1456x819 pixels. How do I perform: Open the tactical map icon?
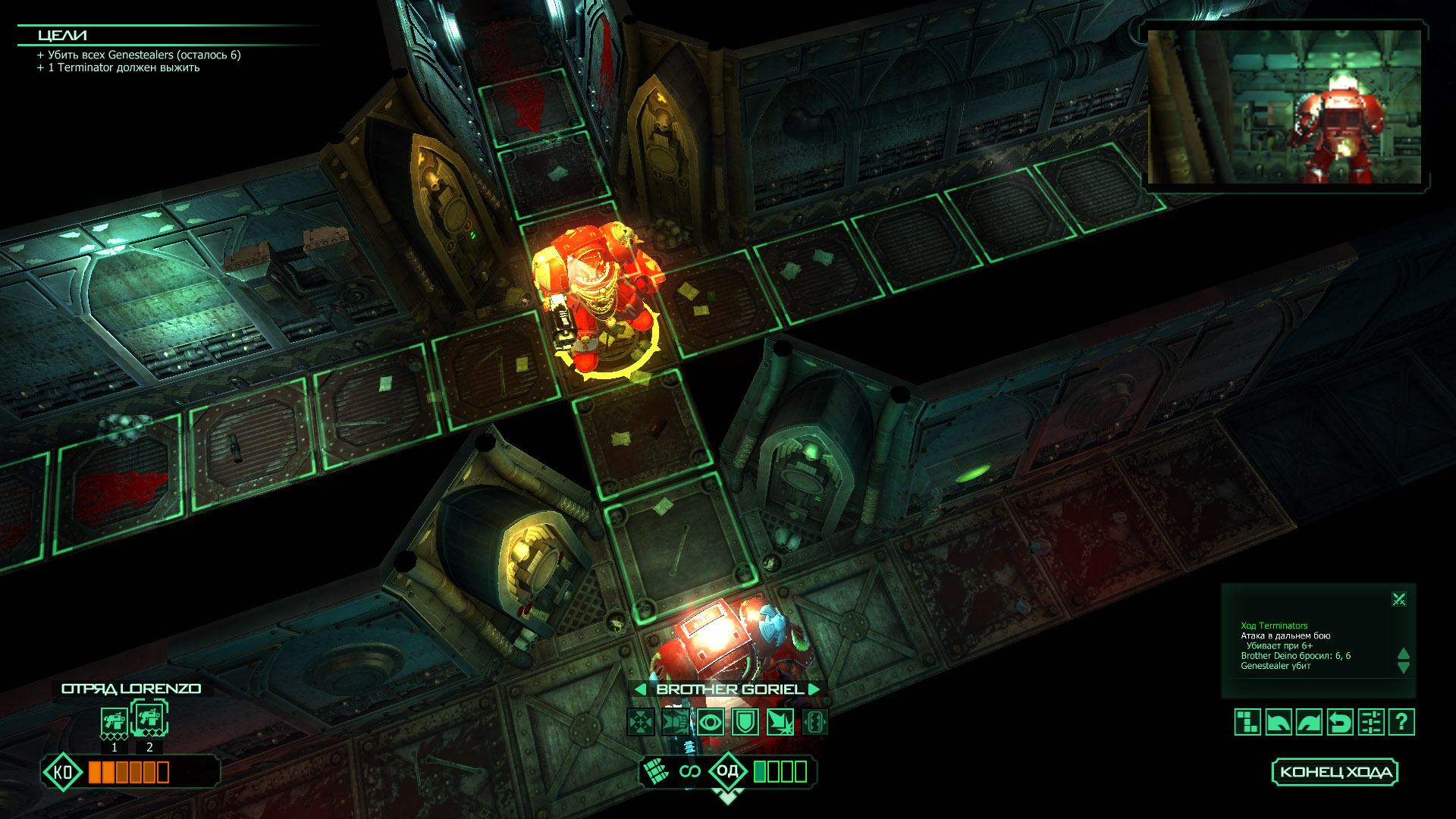(1247, 722)
